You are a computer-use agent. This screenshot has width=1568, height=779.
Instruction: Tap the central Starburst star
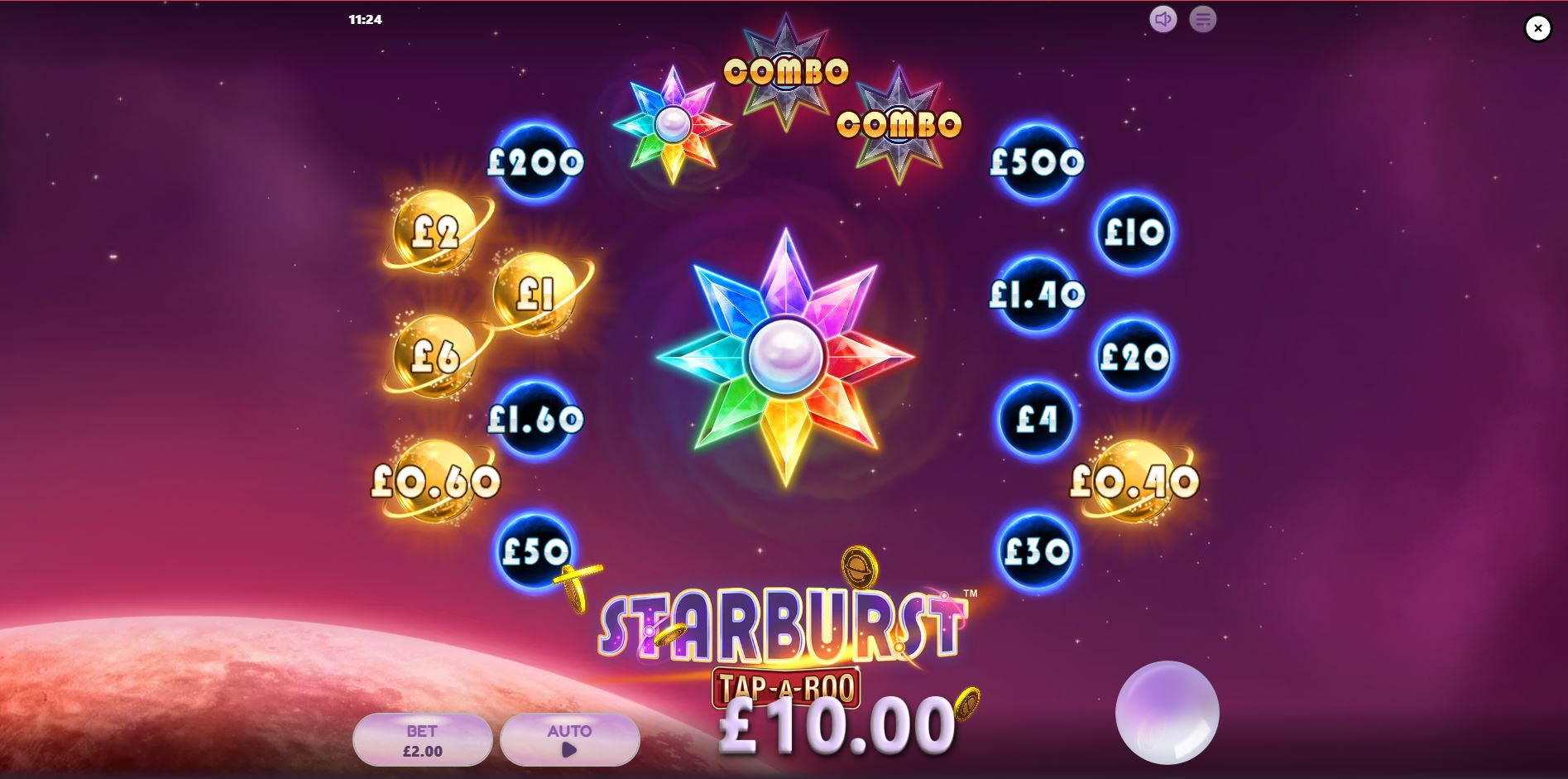pyautogui.click(x=784, y=356)
